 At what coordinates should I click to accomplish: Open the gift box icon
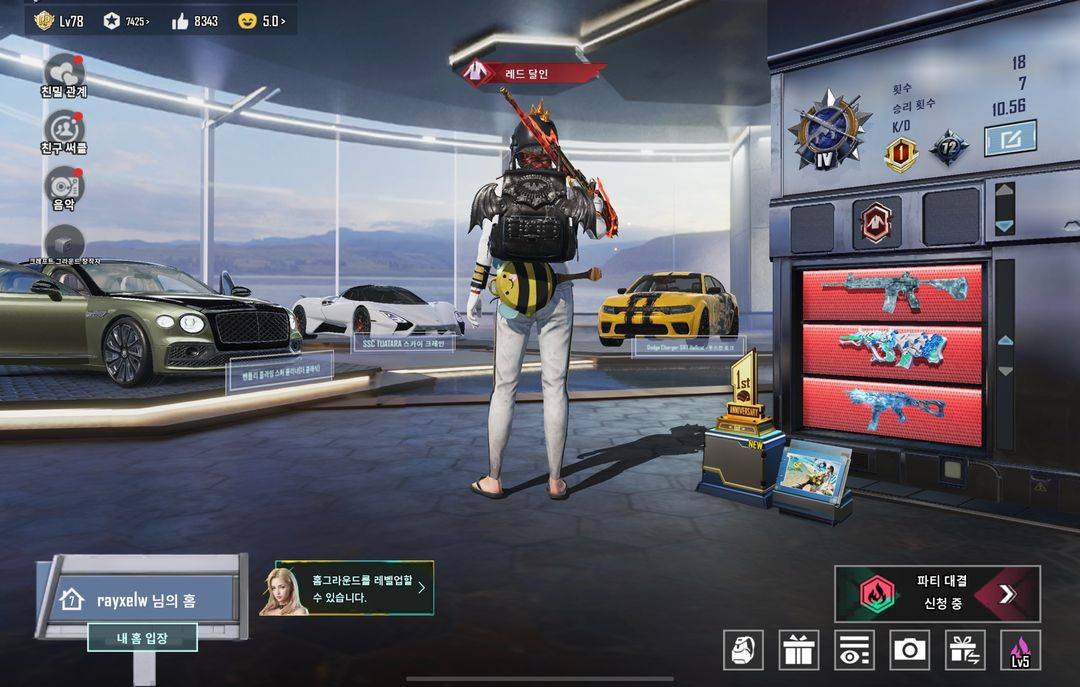799,650
